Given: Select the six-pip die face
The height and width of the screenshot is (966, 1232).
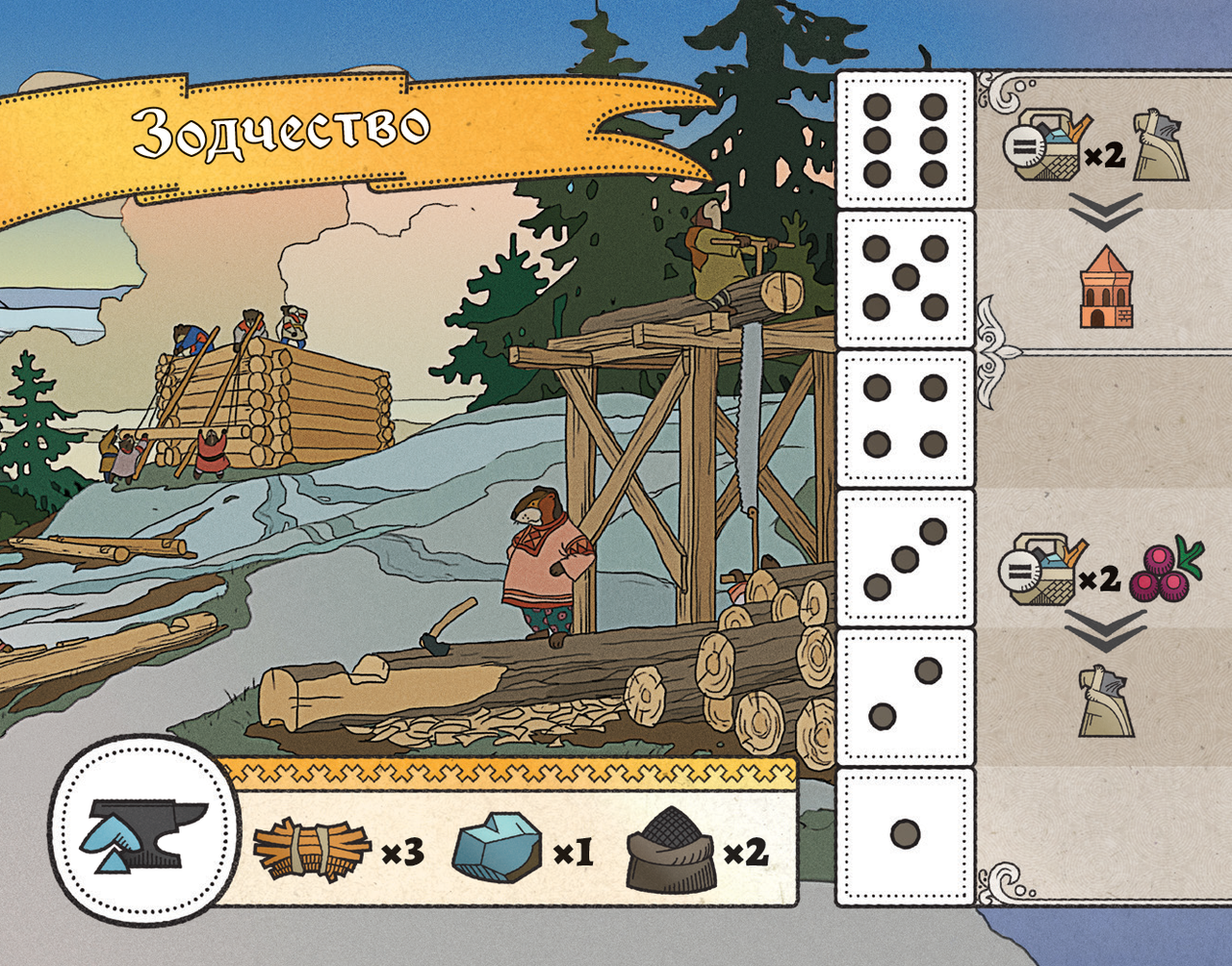Looking at the screenshot, I should click(x=905, y=140).
